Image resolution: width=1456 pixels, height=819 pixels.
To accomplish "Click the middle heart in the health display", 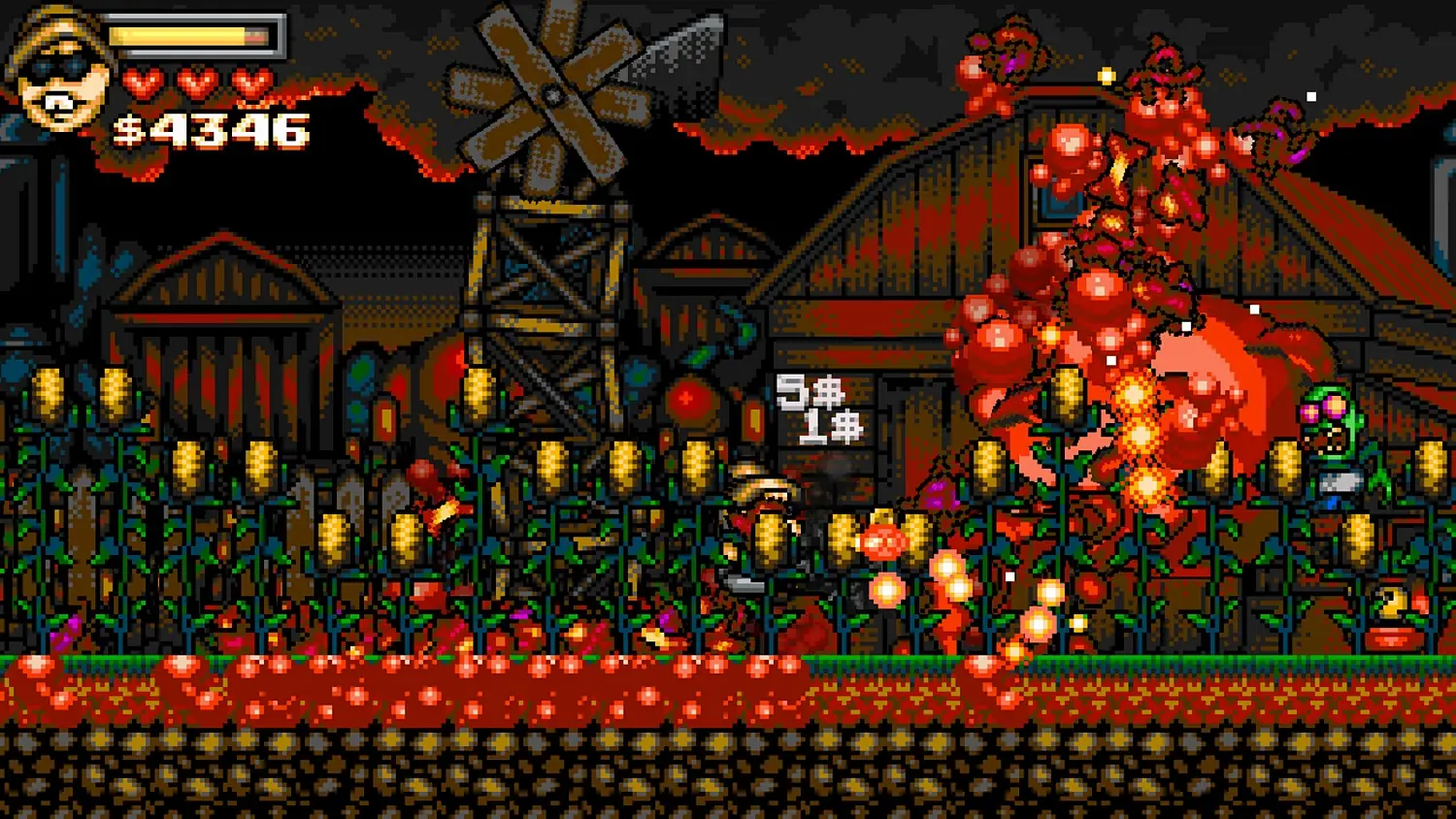I will [x=199, y=82].
